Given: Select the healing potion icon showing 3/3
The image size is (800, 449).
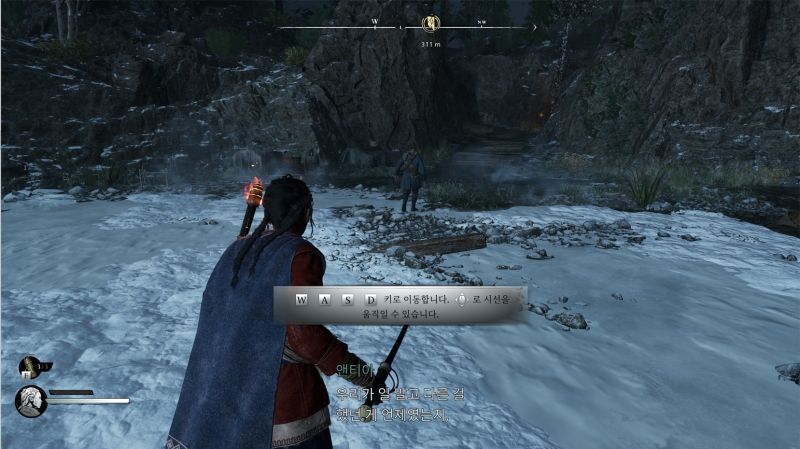Looking at the screenshot, I should [x=30, y=367].
